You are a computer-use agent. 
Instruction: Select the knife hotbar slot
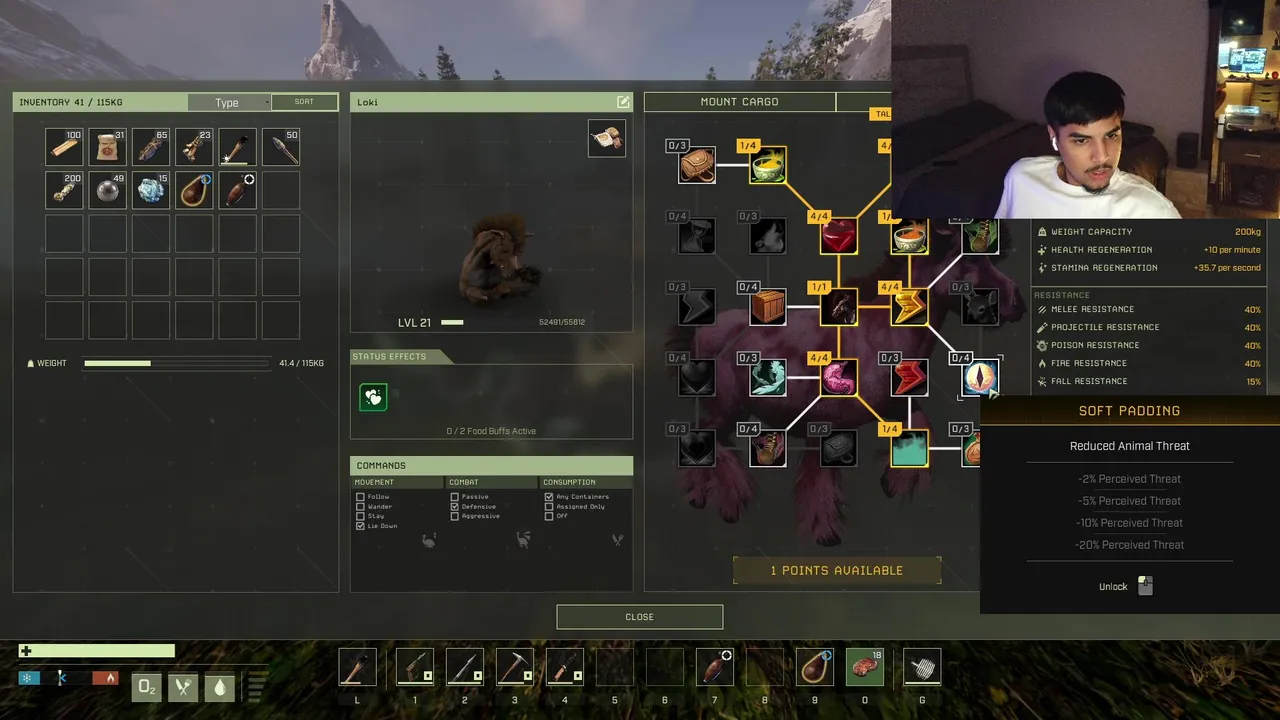pos(565,667)
